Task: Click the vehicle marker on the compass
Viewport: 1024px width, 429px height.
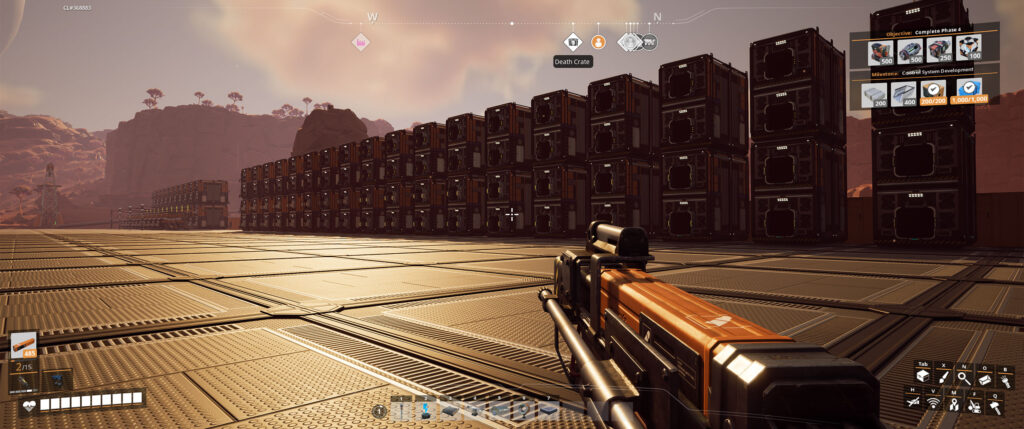Action: coord(648,41)
